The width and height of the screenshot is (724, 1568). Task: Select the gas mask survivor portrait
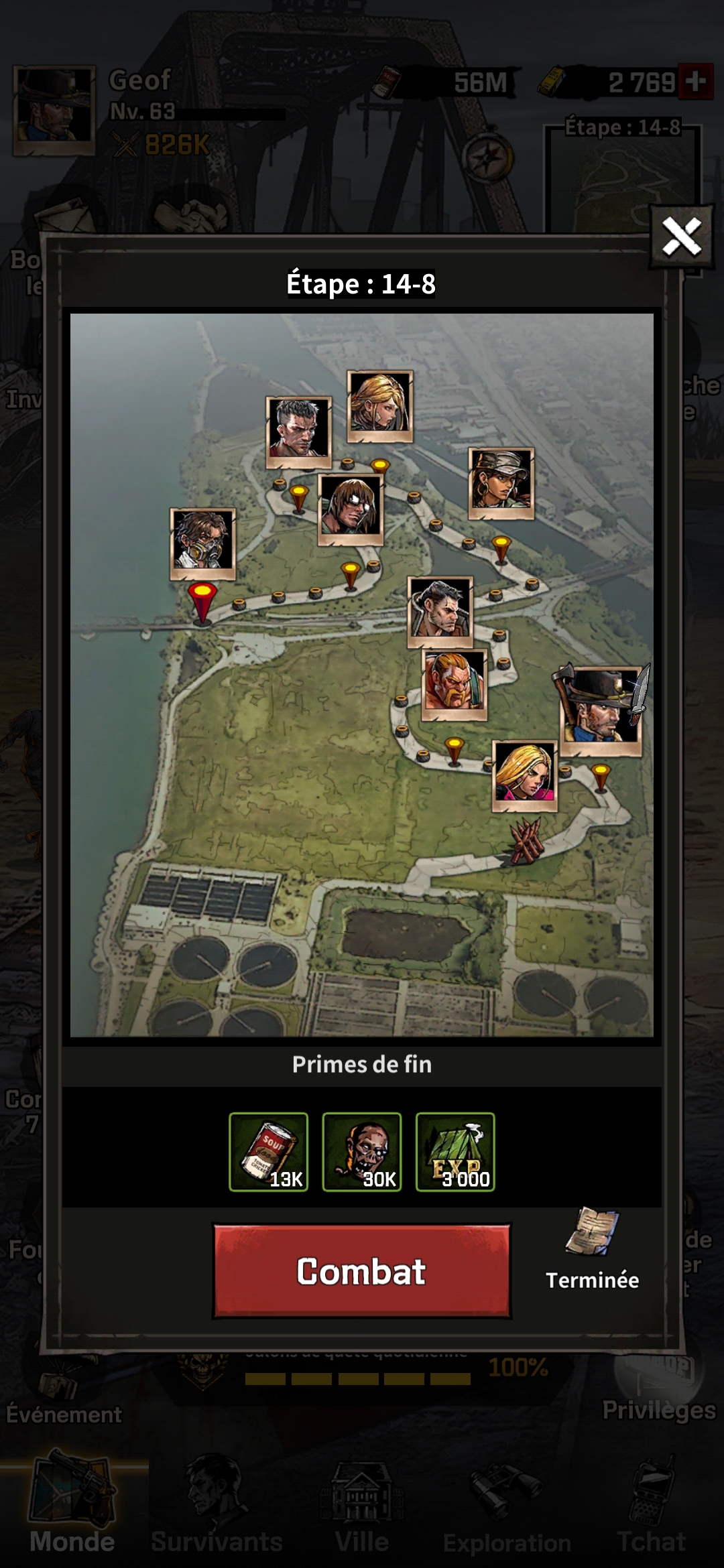202,542
